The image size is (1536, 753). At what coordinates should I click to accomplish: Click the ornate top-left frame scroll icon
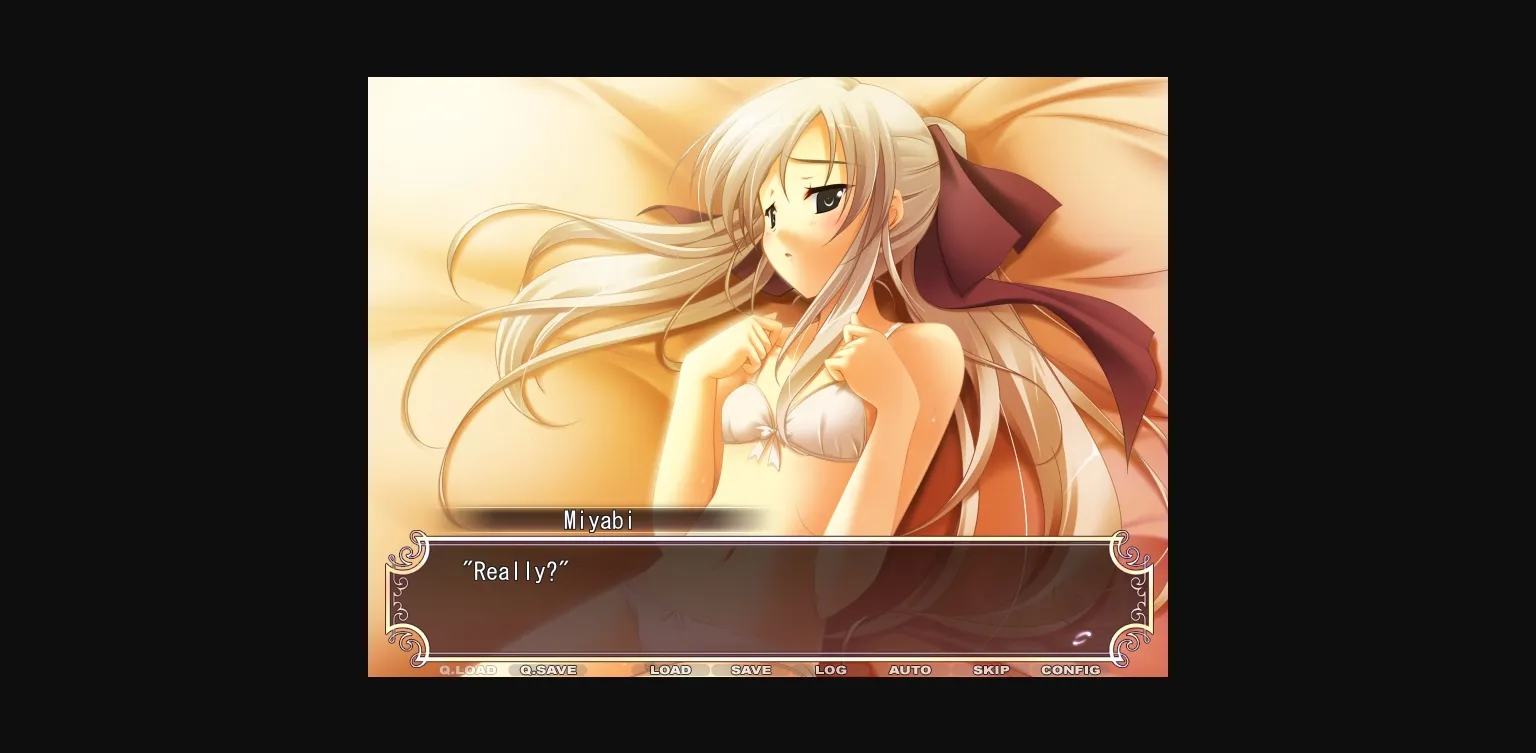click(413, 551)
